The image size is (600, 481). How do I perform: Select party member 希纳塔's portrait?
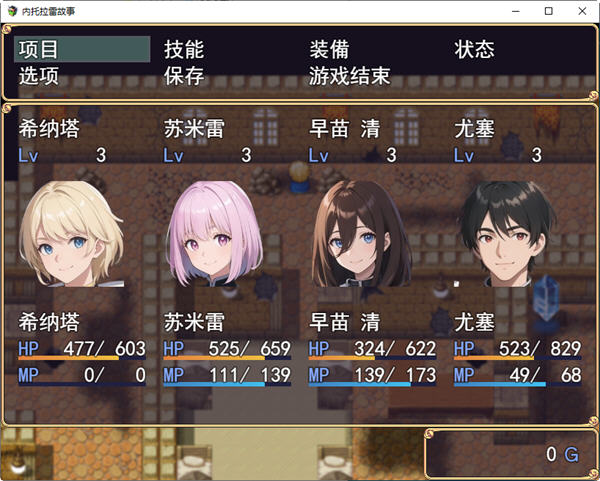72,232
